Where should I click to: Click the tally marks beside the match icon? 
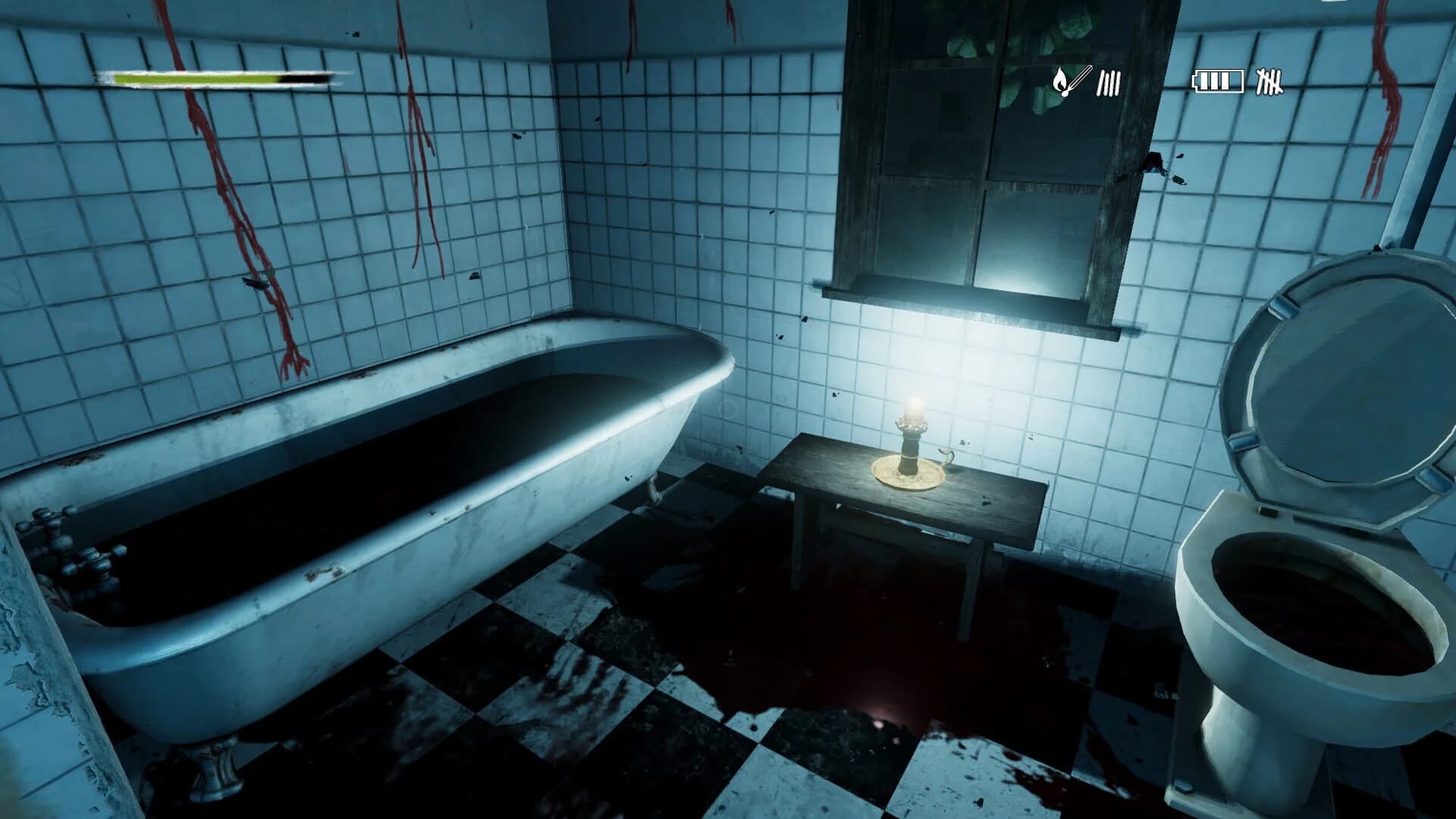click(x=1108, y=83)
